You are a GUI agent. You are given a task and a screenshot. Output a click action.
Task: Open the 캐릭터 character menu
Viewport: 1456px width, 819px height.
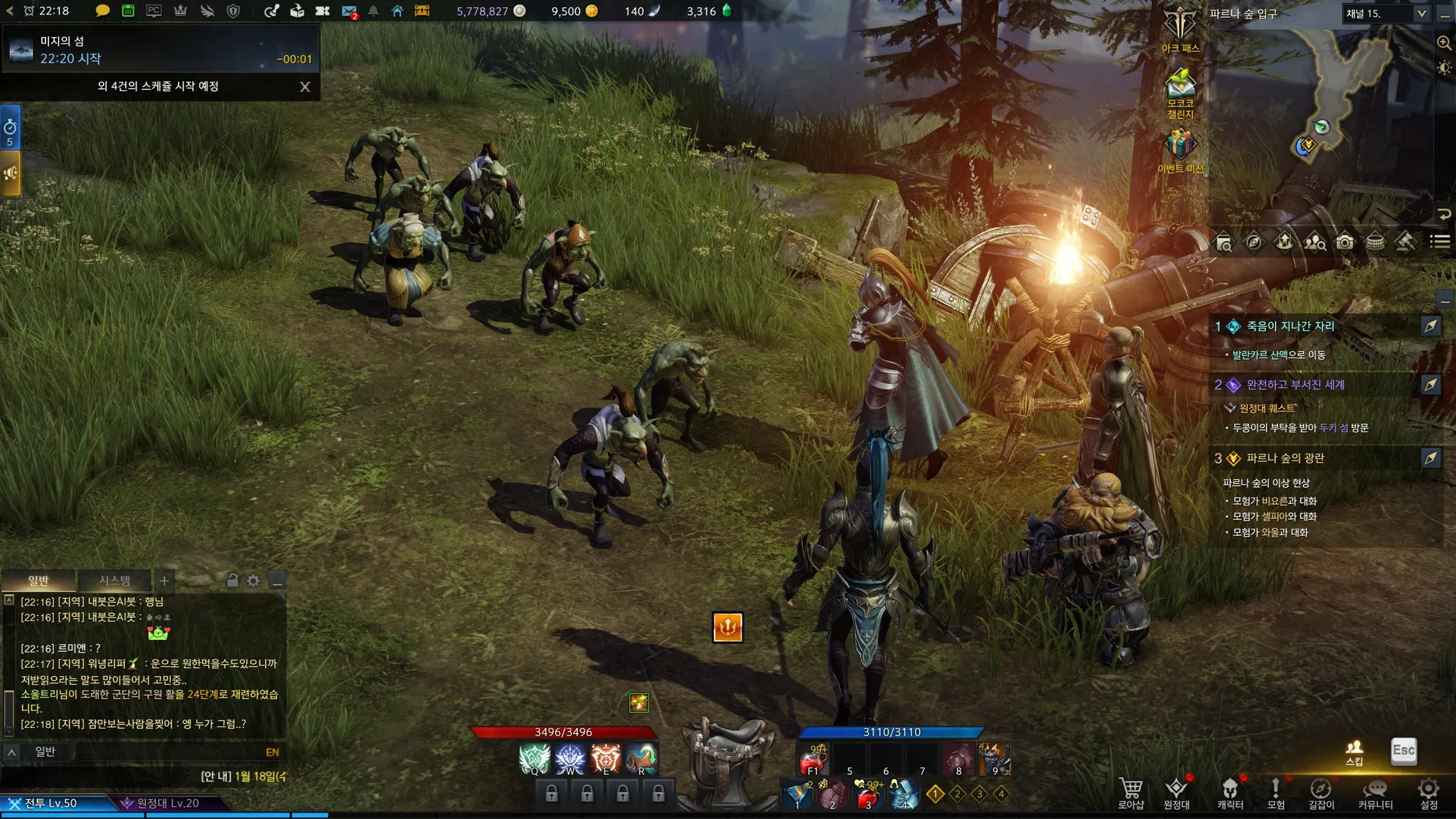coord(1230,792)
